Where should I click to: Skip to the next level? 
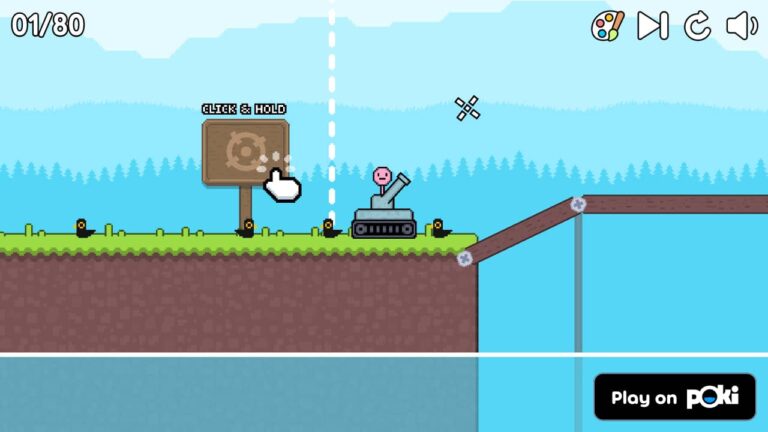click(x=652, y=25)
